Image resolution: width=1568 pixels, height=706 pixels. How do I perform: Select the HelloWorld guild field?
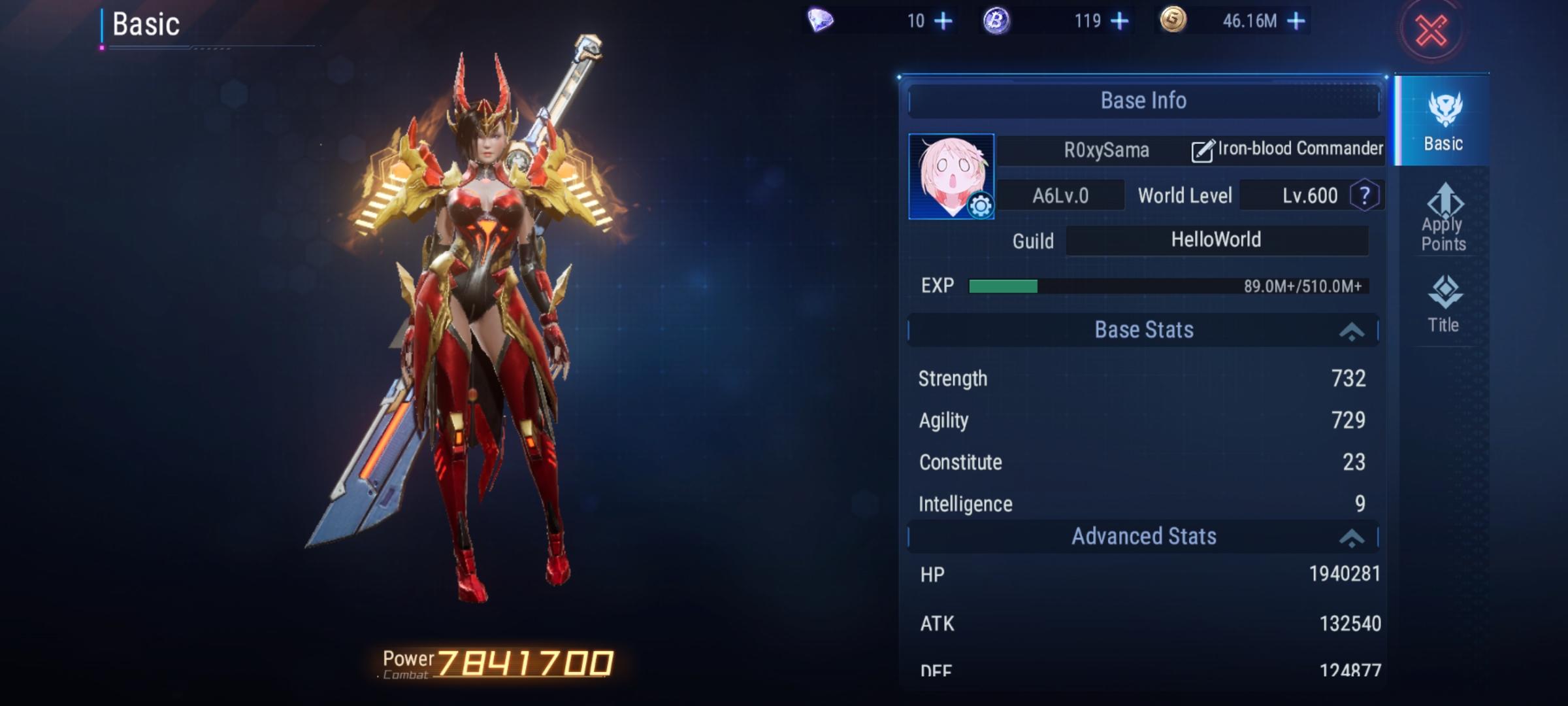click(1216, 240)
